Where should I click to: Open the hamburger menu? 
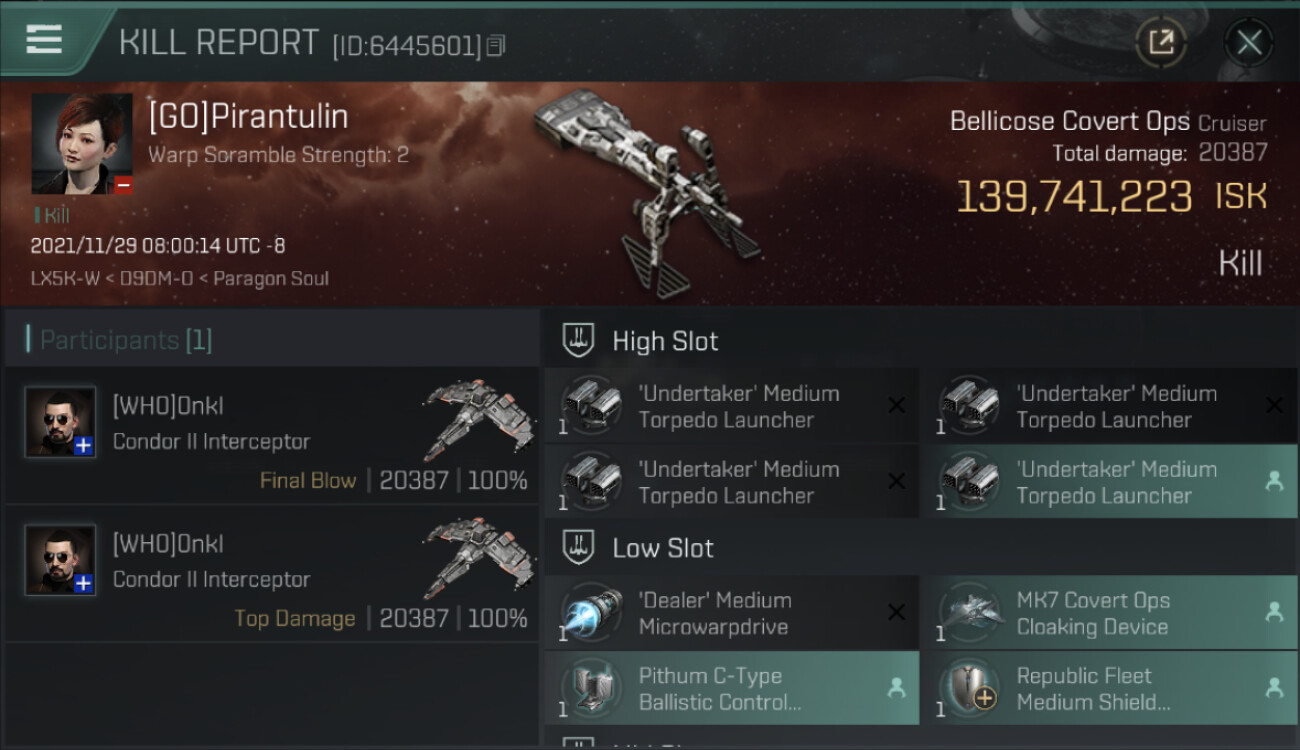pos(45,40)
